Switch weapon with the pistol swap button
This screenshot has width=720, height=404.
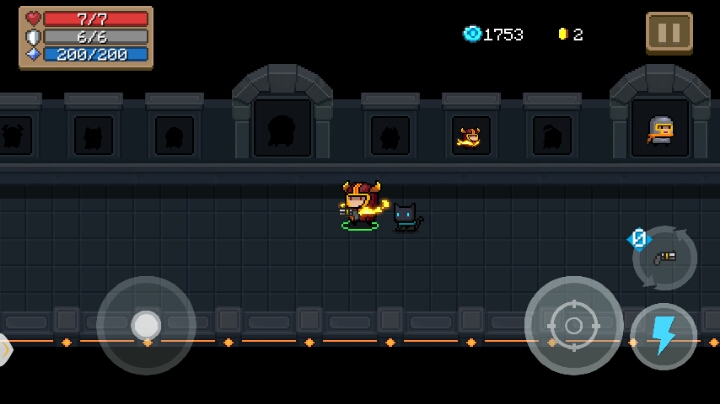pos(665,258)
